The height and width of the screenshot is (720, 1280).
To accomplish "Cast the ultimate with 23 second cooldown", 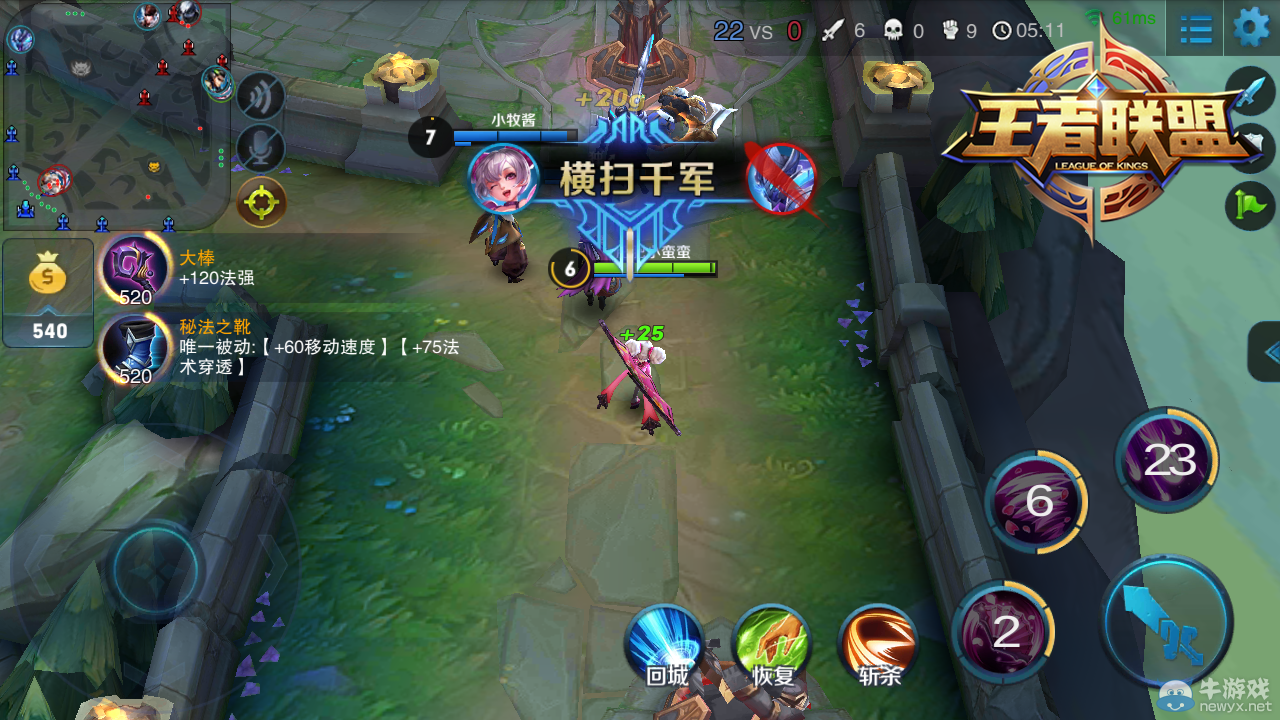I will click(1167, 460).
